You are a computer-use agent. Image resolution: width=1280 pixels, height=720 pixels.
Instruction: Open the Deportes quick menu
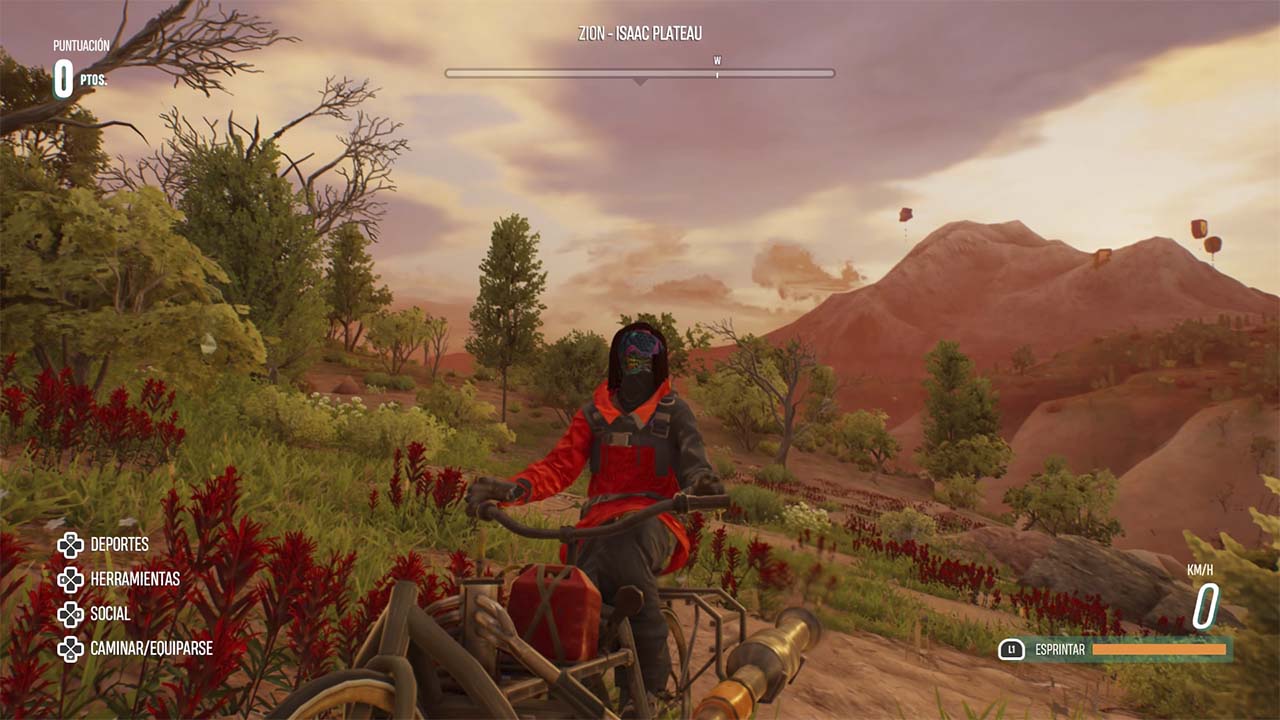pyautogui.click(x=118, y=545)
